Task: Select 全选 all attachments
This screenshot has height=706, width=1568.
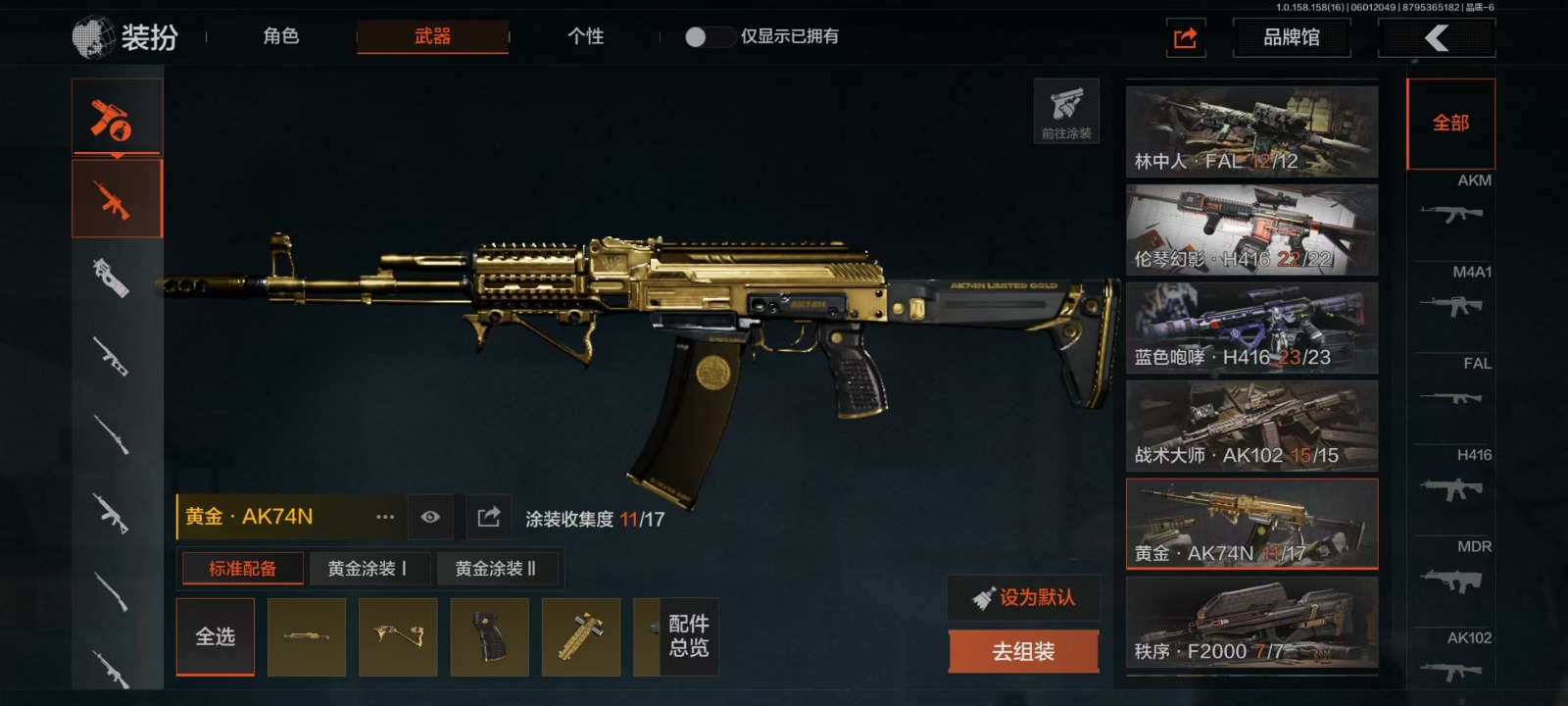Action: [x=216, y=636]
